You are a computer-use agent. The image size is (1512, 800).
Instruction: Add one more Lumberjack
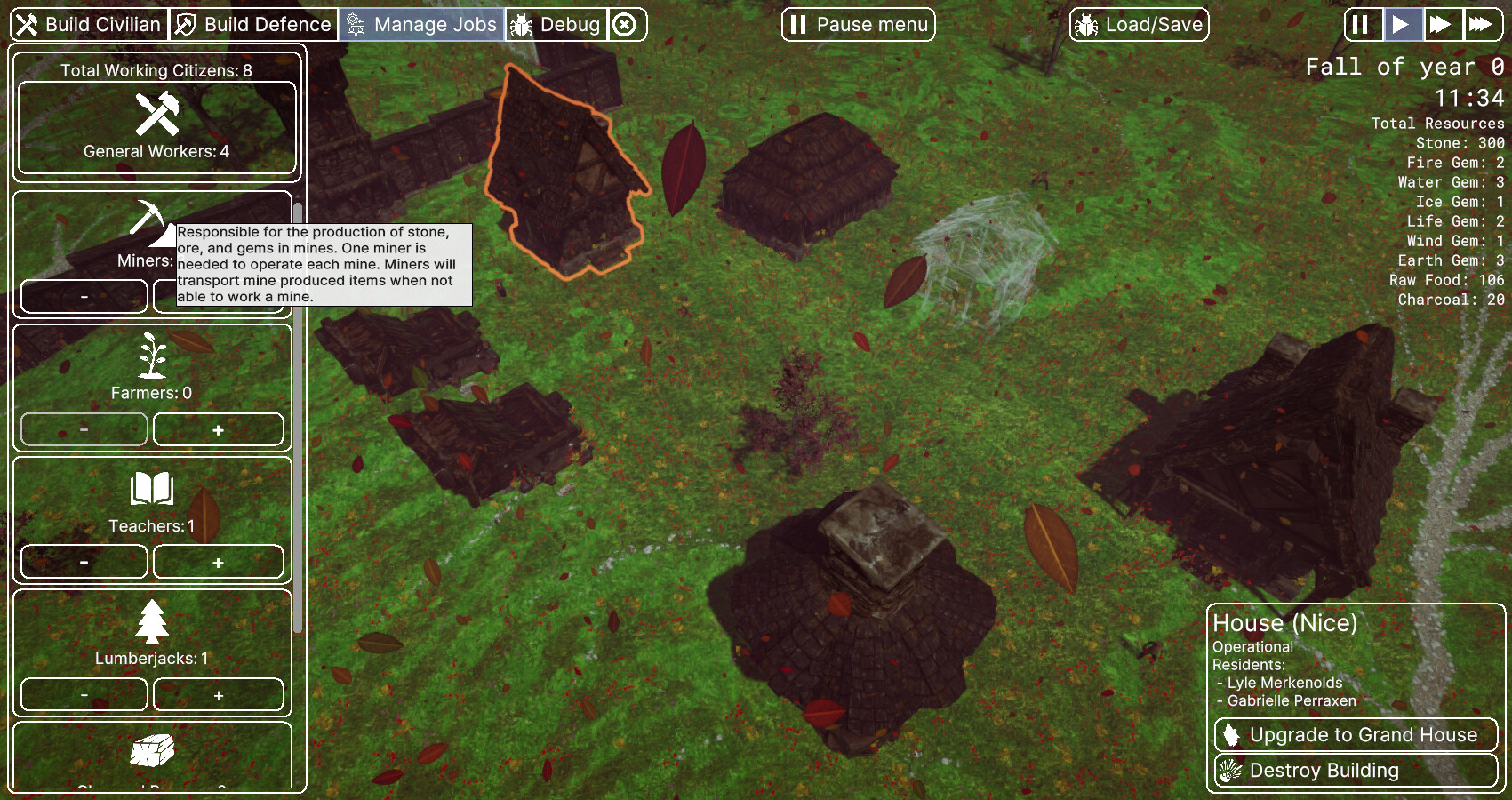tap(219, 695)
